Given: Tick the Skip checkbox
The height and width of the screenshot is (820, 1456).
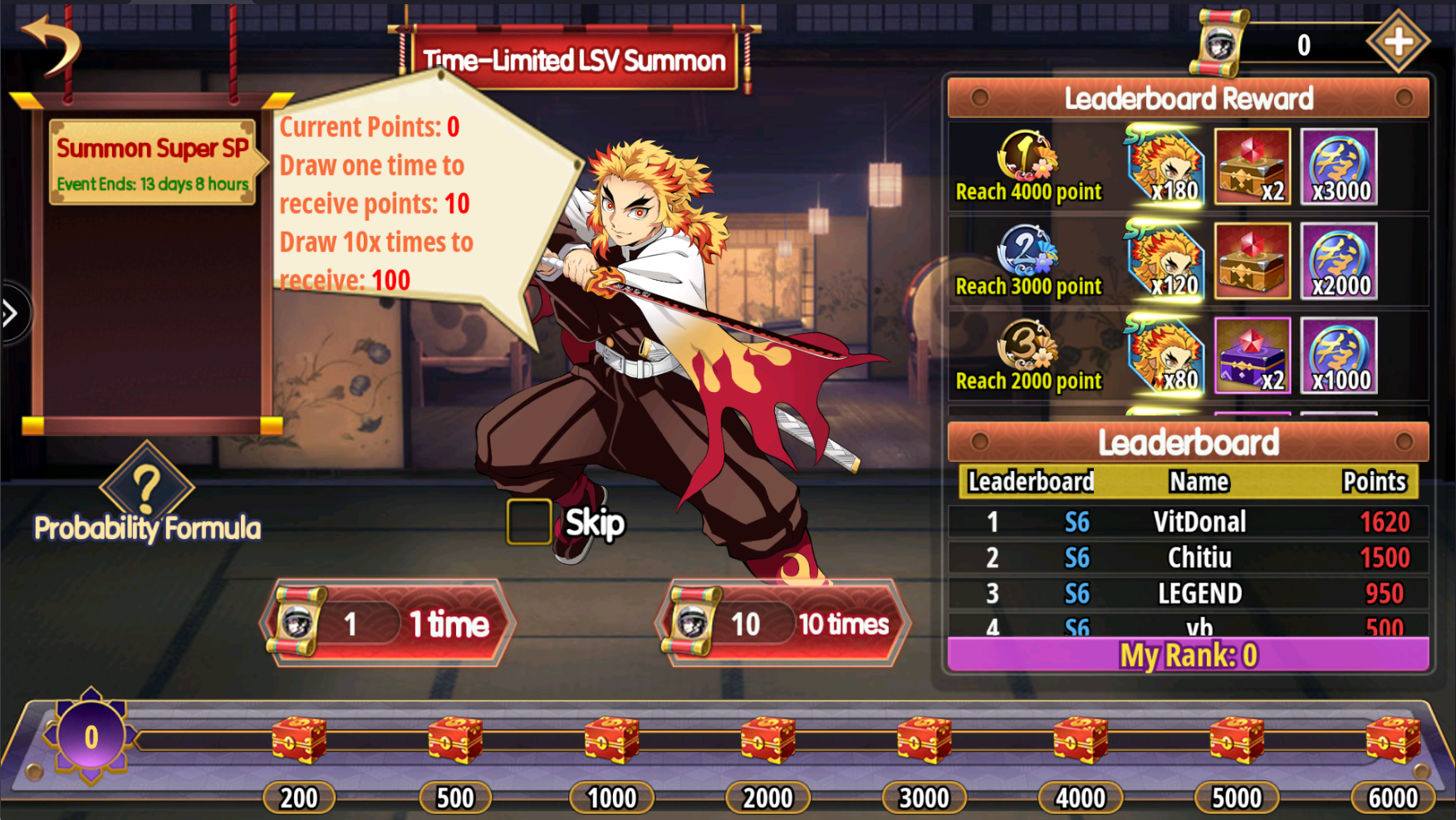Looking at the screenshot, I should 529,523.
